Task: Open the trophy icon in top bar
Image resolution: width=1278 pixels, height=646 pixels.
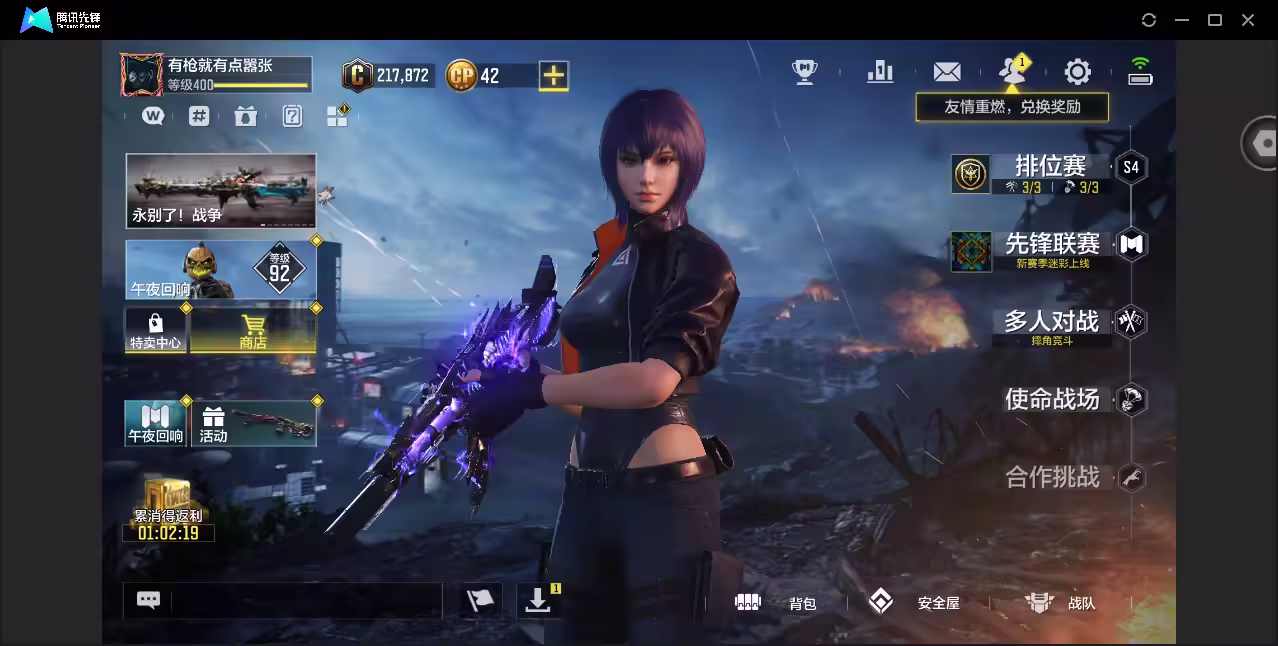Action: [804, 72]
